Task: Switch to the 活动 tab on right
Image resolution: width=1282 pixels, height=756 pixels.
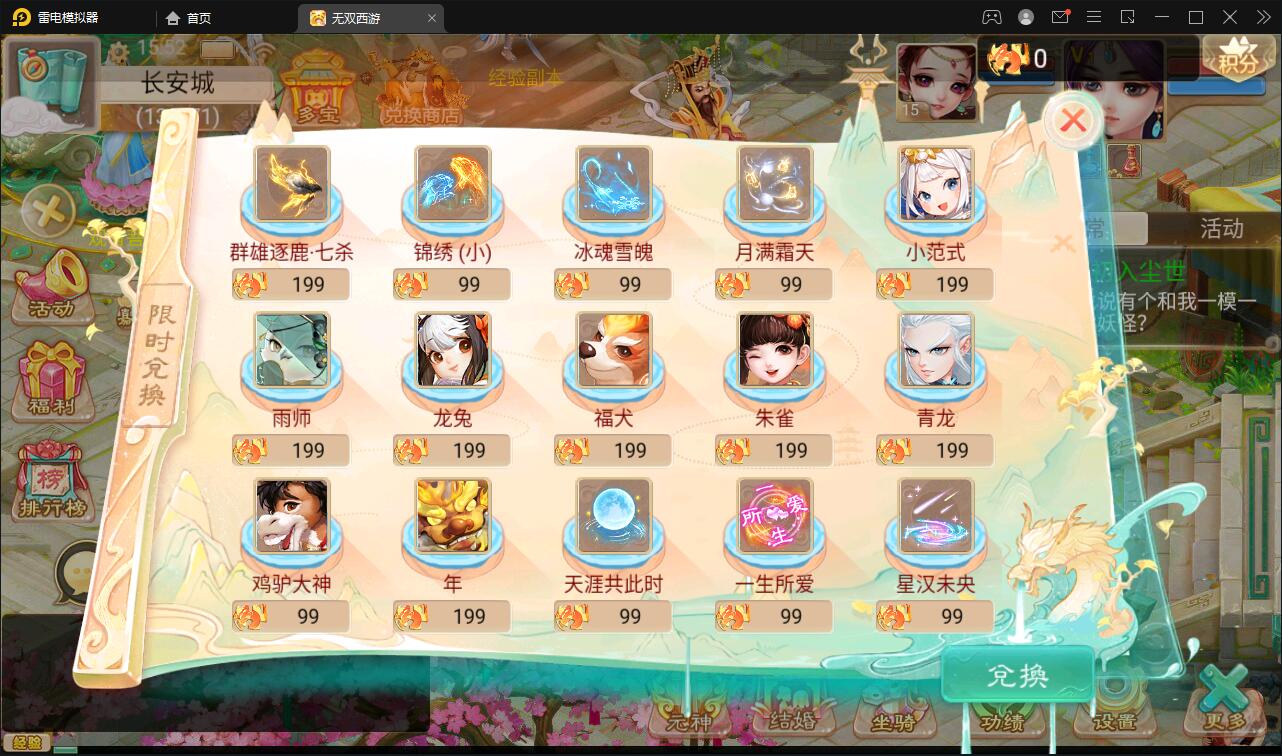Action: (x=1224, y=228)
